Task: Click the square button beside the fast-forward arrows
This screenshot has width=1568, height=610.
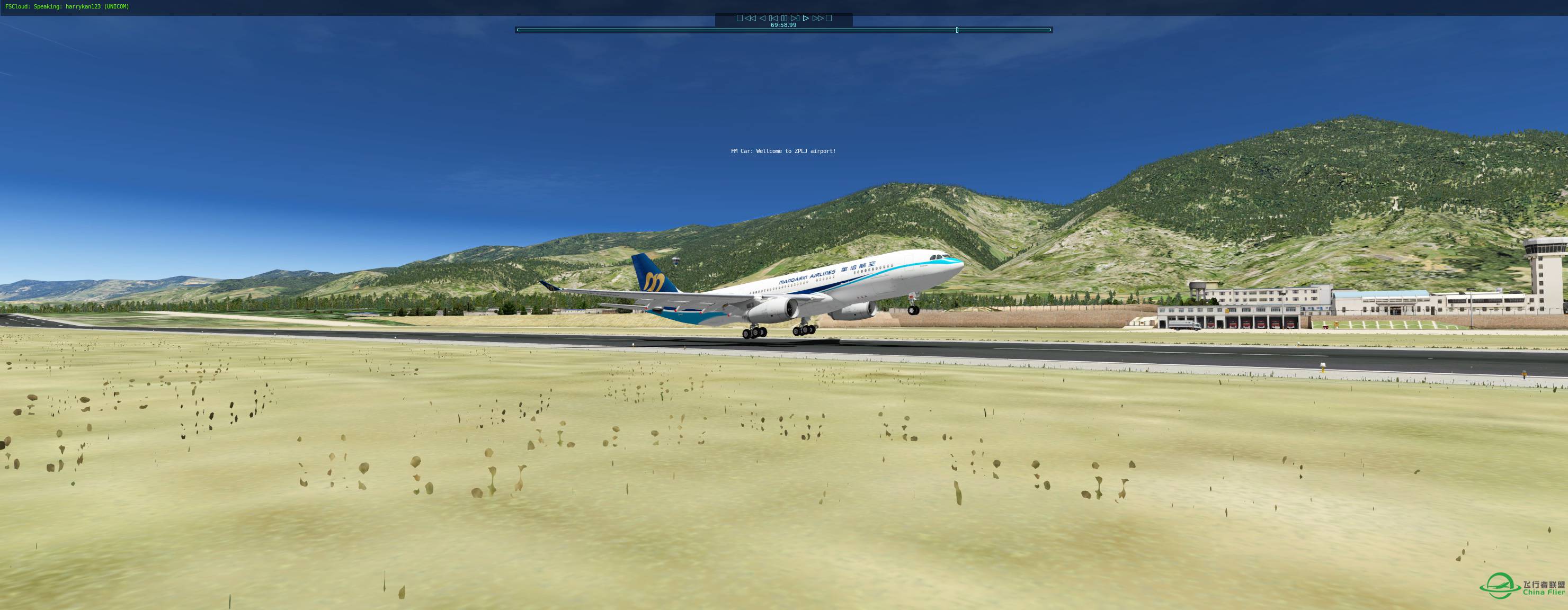Action: (x=828, y=18)
